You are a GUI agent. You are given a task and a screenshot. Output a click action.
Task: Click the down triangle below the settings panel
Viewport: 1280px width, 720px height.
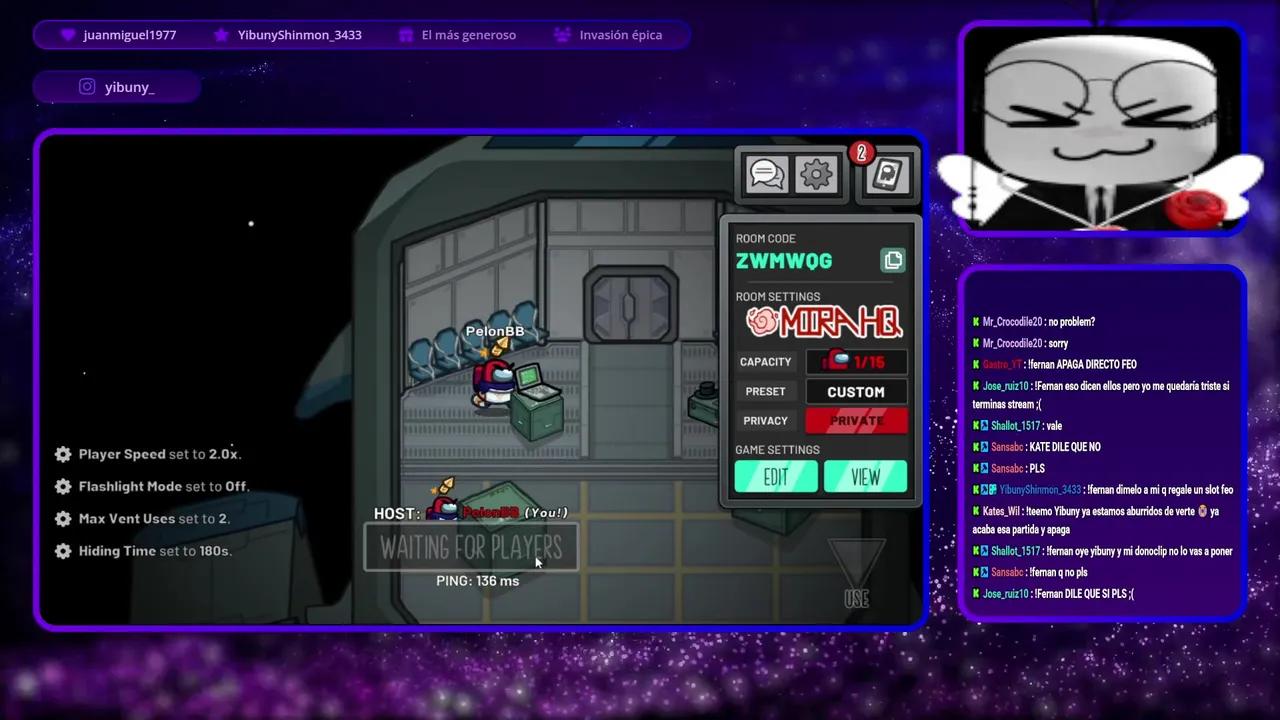(857, 555)
